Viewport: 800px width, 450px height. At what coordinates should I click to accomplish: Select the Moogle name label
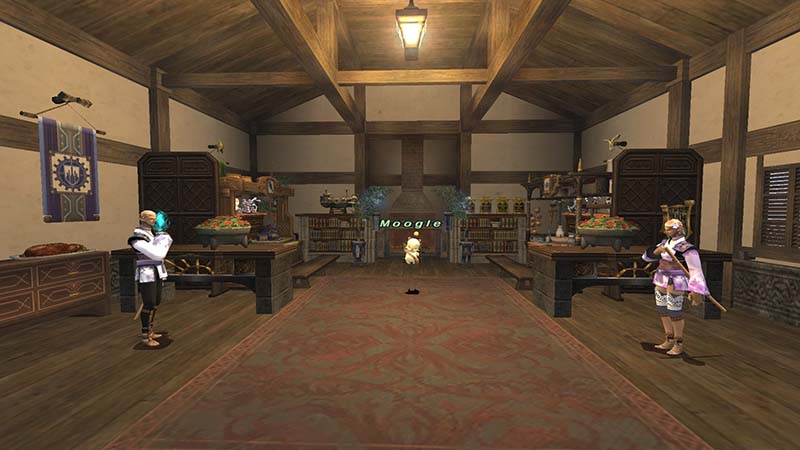[410, 224]
